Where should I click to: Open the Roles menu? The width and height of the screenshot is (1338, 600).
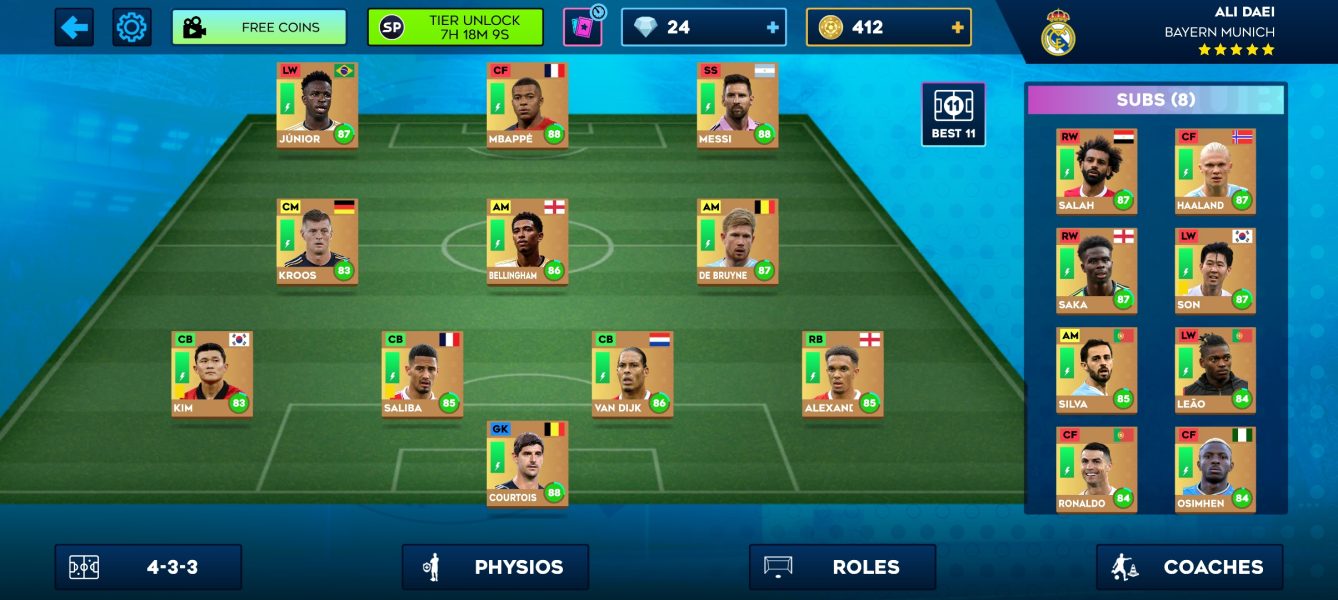click(x=842, y=567)
